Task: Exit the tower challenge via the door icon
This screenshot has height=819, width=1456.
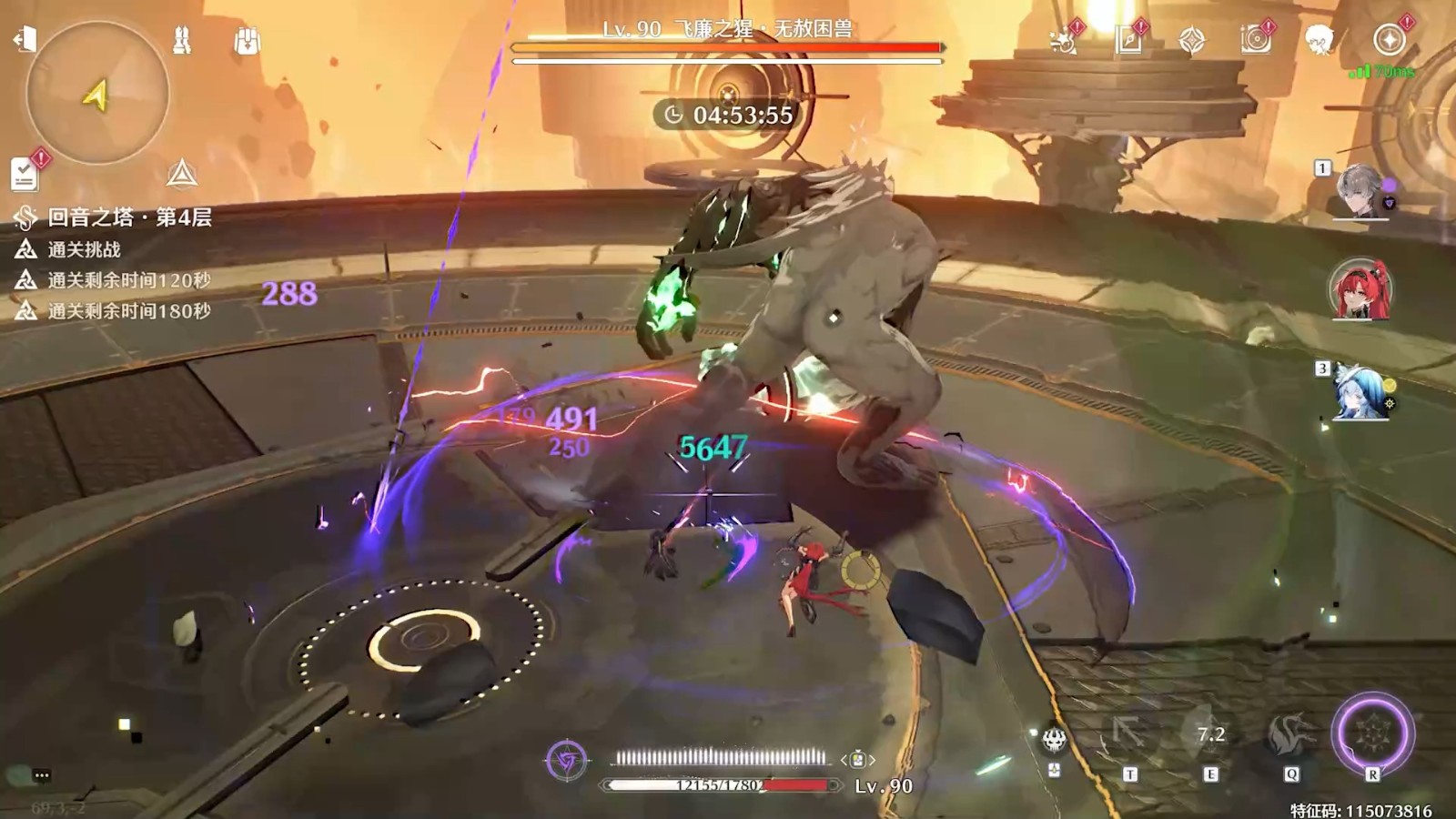Action: coord(25,39)
